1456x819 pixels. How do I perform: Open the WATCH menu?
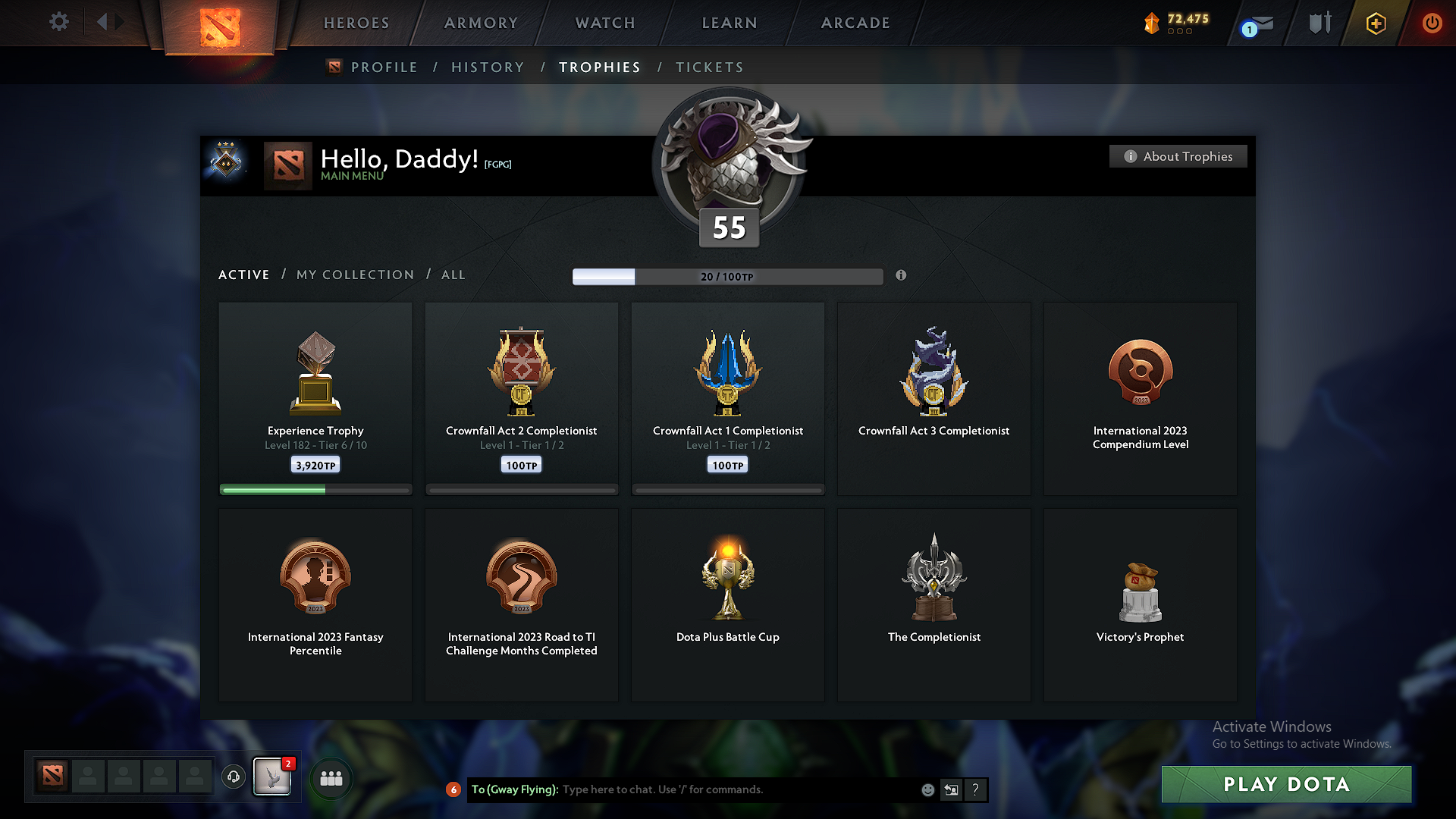[604, 23]
